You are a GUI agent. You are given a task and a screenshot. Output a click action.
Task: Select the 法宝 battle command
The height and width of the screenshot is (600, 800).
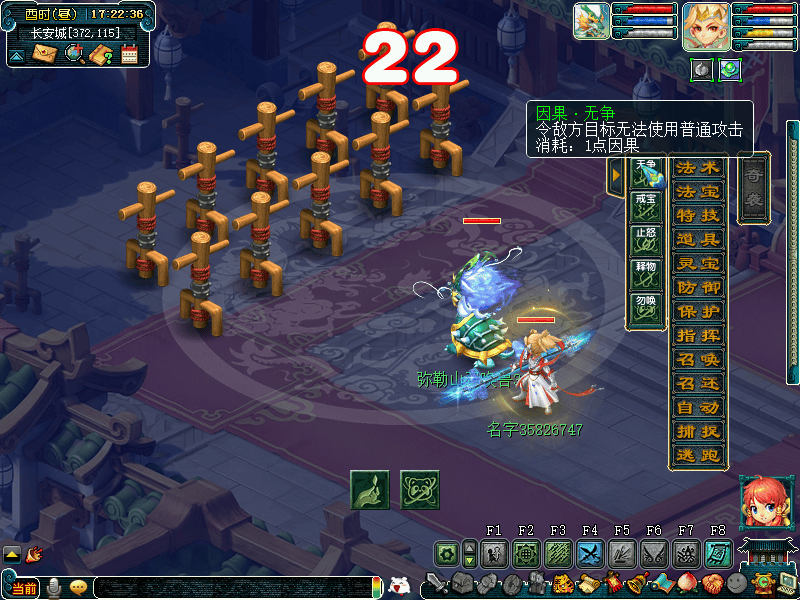click(698, 191)
